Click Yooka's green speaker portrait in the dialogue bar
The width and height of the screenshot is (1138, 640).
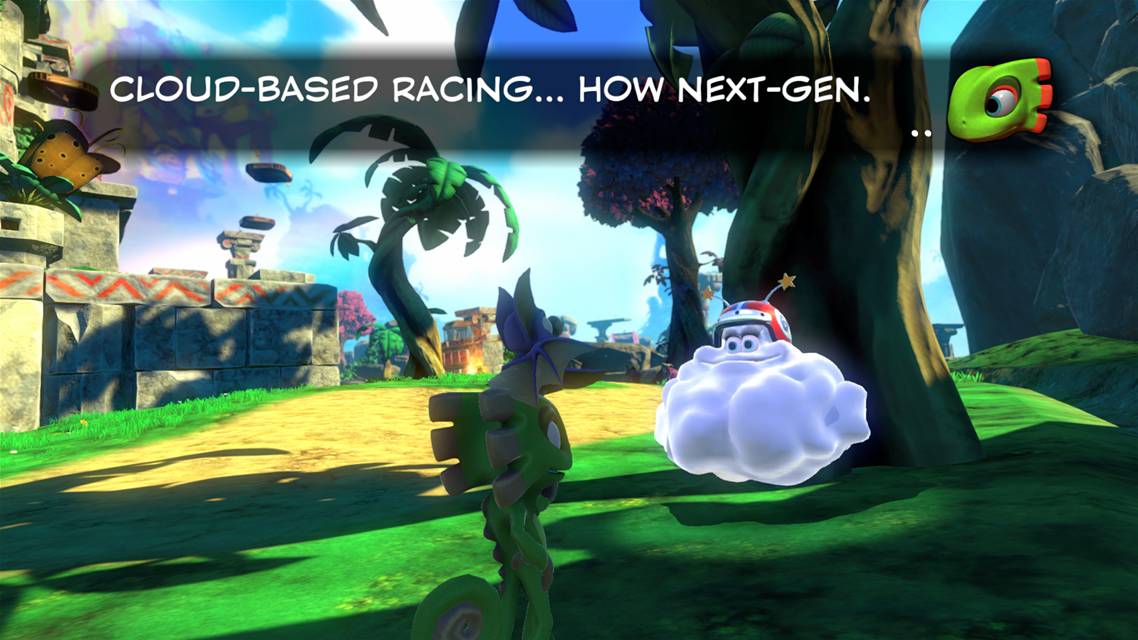click(x=999, y=99)
